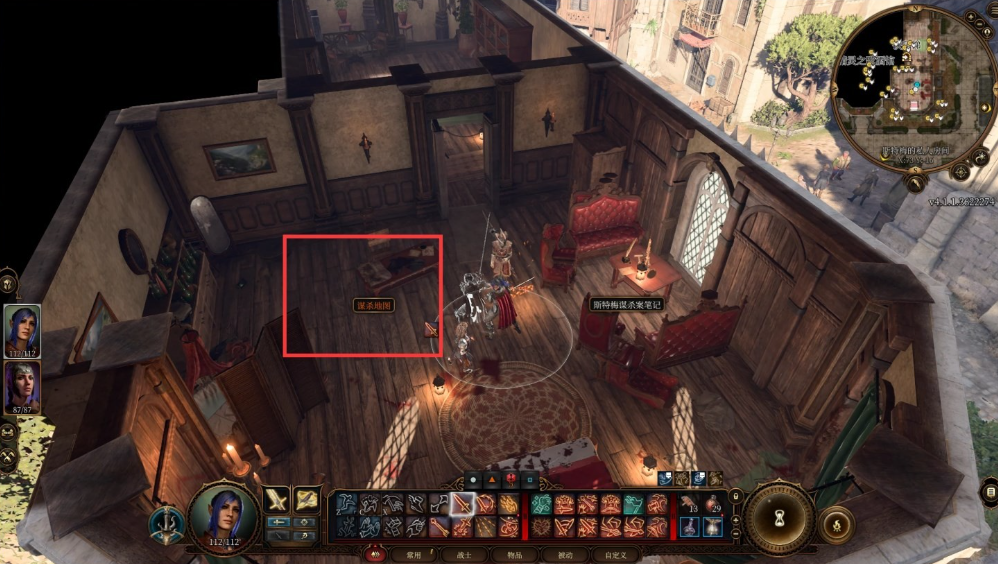Viewport: 998px width, 564px height.
Task: Switch to the 自定义 hotbar tab
Action: pos(615,554)
